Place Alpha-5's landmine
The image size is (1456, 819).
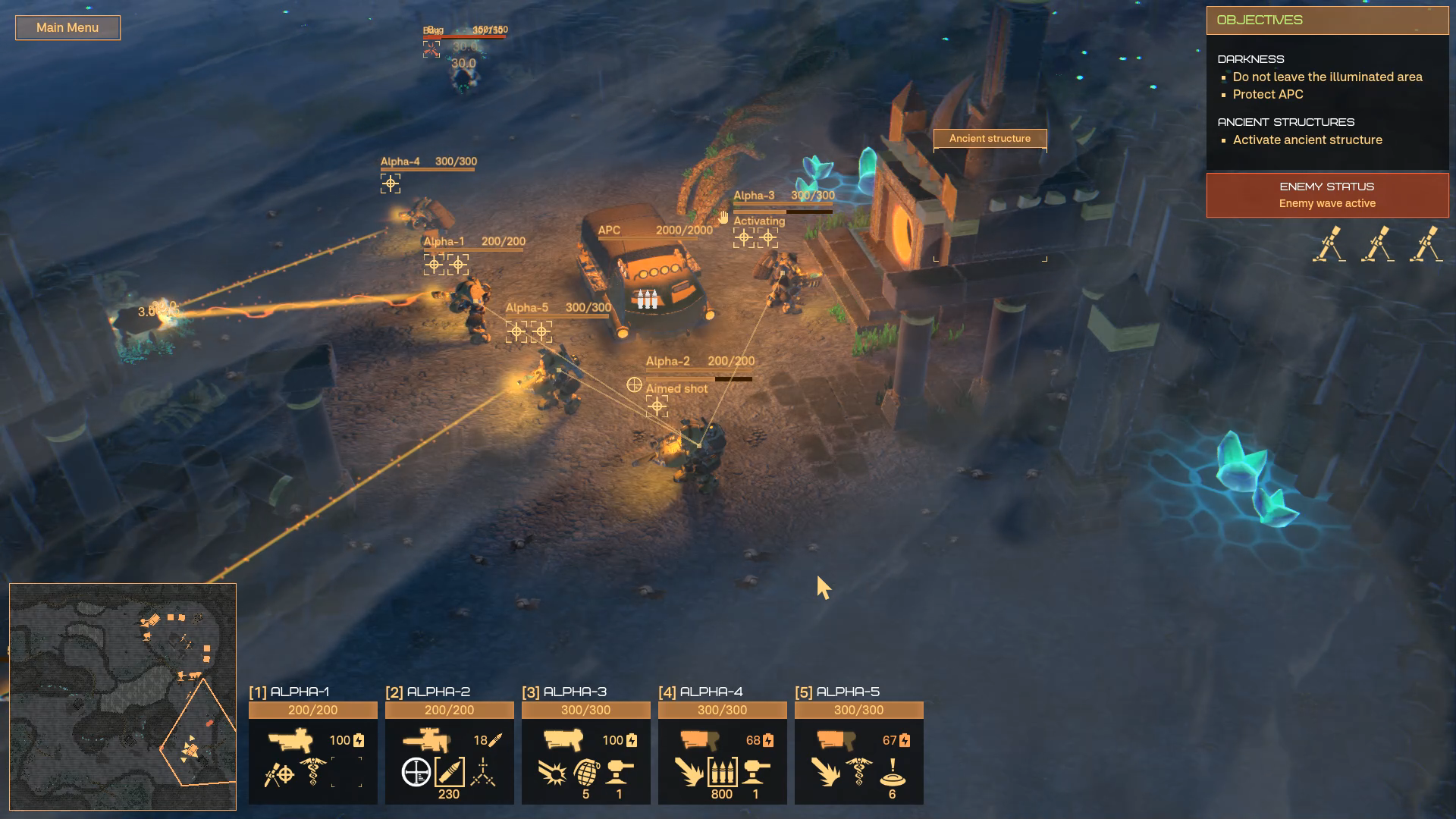pos(893,772)
